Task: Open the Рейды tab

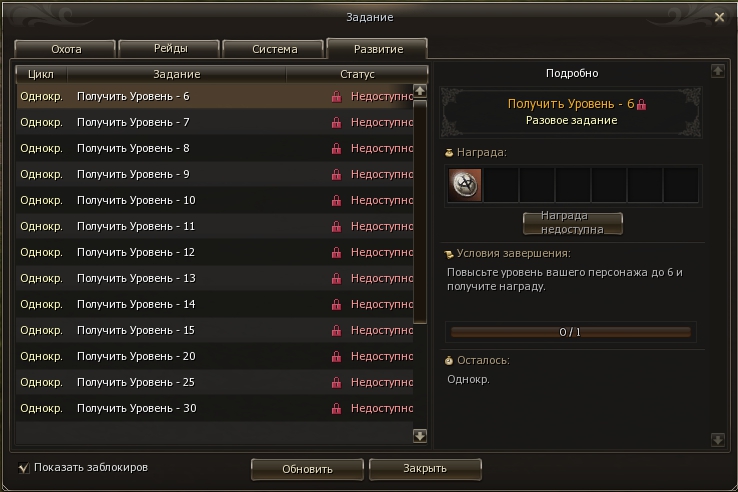Action: (169, 49)
